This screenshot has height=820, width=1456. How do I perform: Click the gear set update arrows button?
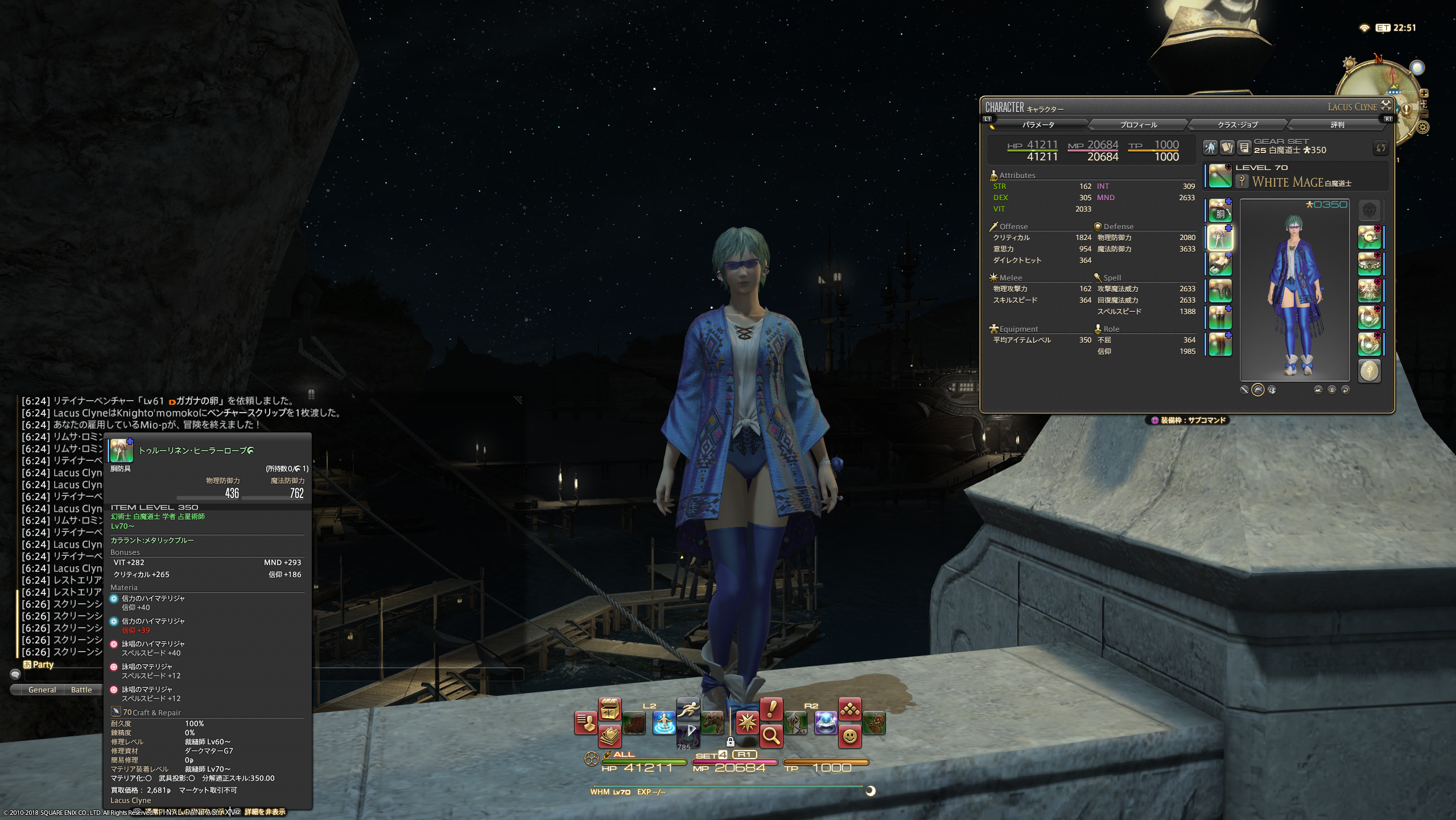pos(1380,148)
